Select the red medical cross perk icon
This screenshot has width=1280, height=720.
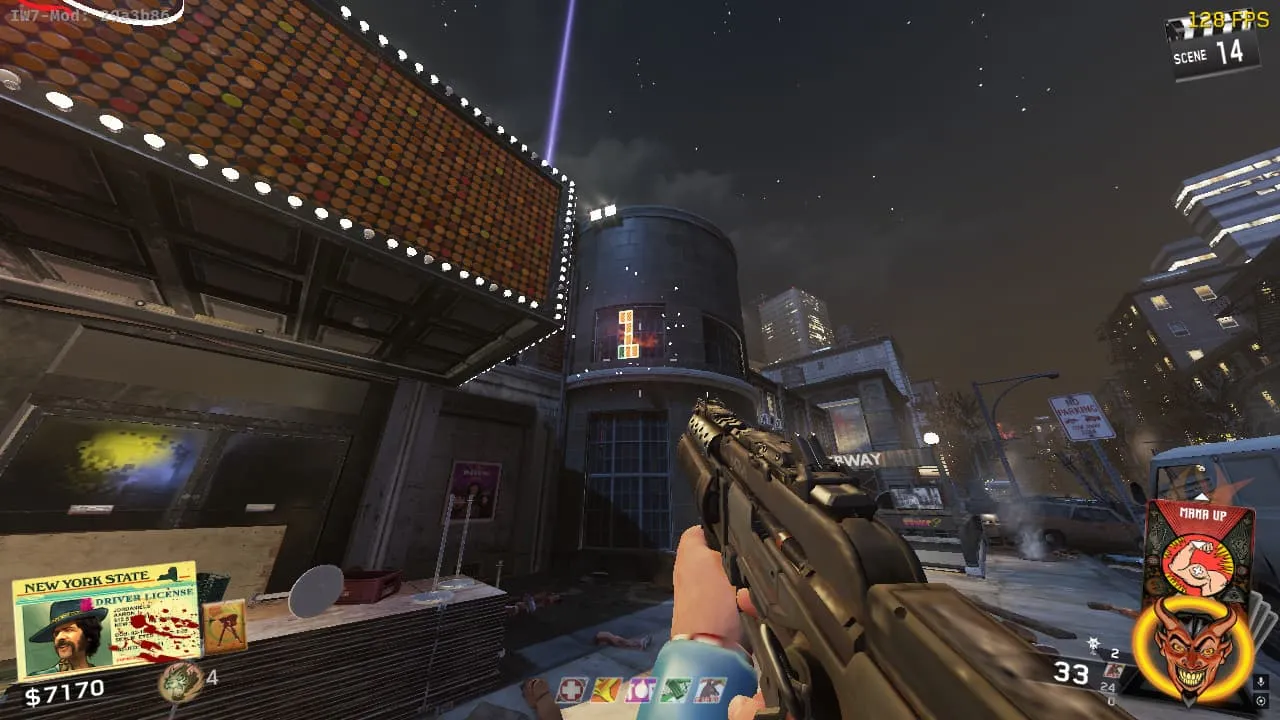pyautogui.click(x=571, y=690)
